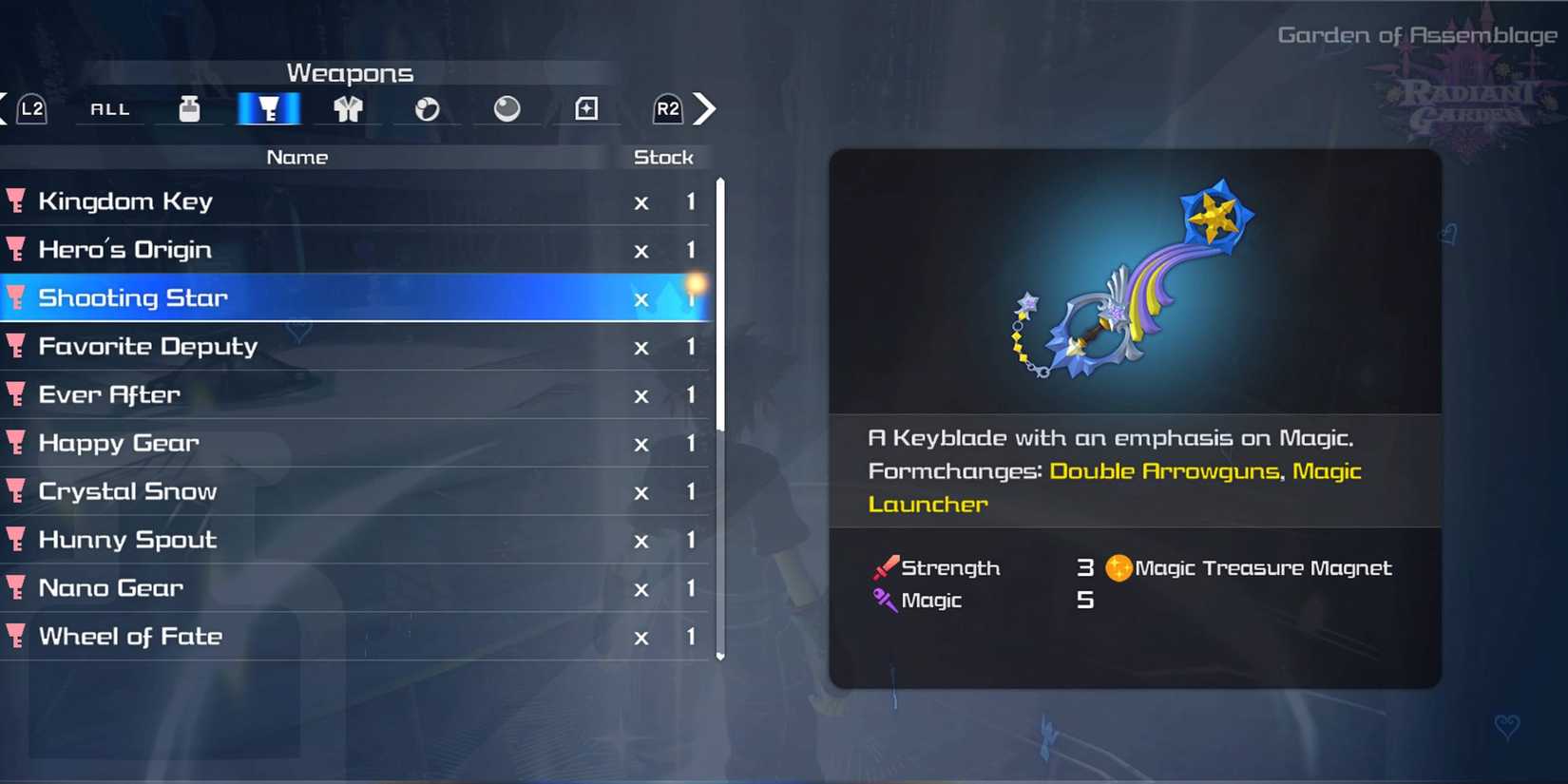Select Hero's Origin from the weapon list

124,249
